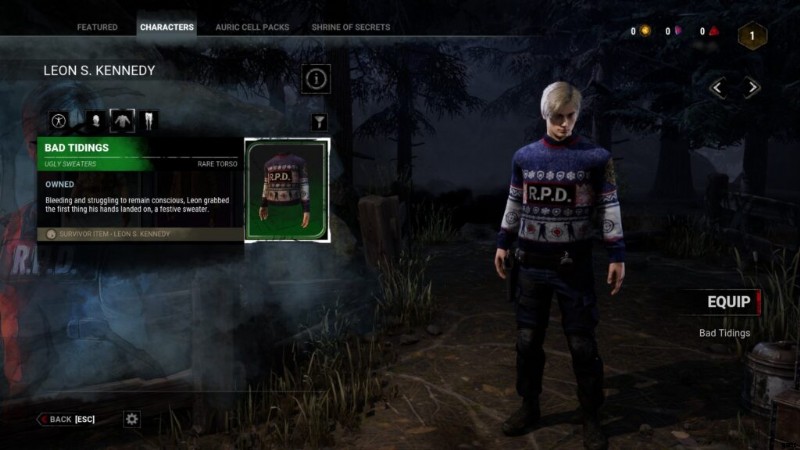This screenshot has height=450, width=800.
Task: Select the full outfit category icon
Action: click(58, 121)
